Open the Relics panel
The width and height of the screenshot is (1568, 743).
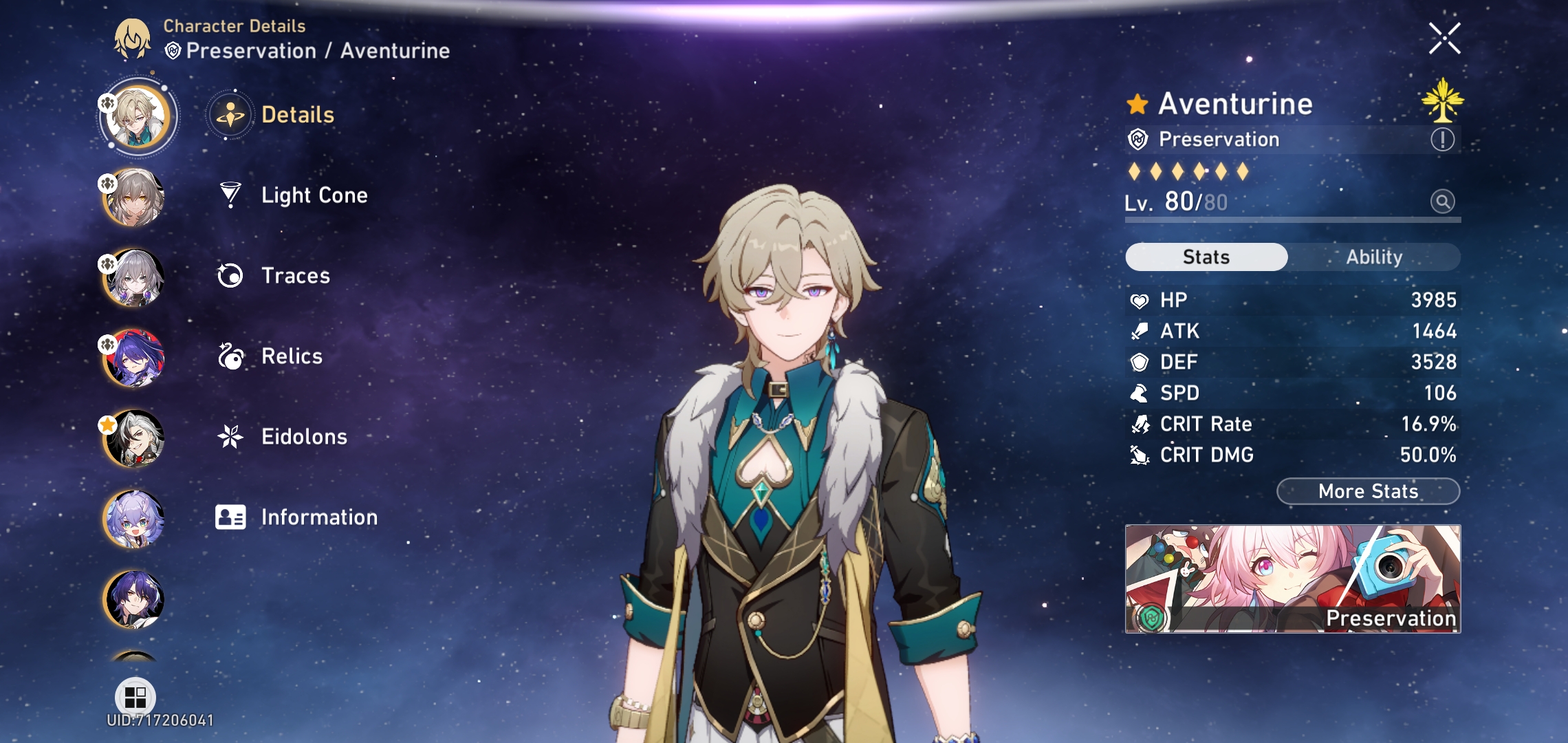(291, 356)
